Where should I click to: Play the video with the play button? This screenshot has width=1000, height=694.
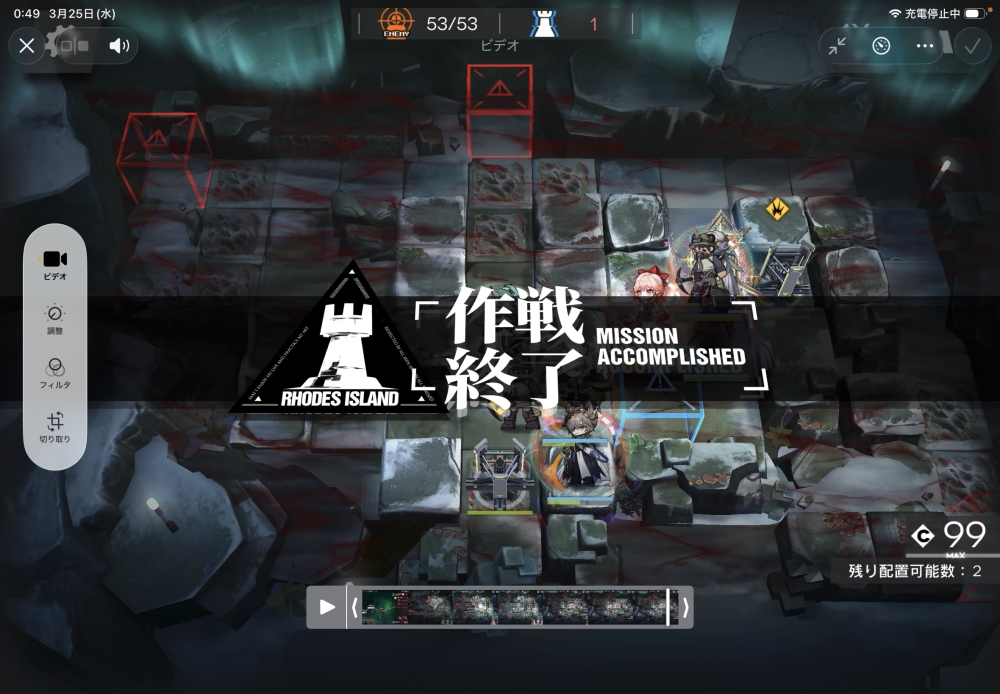[327, 607]
